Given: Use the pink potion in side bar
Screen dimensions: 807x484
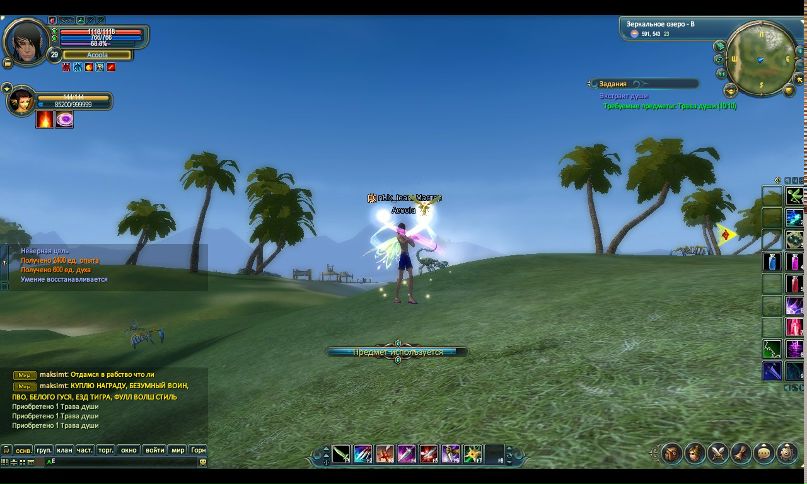Looking at the screenshot, I should pos(794,263).
